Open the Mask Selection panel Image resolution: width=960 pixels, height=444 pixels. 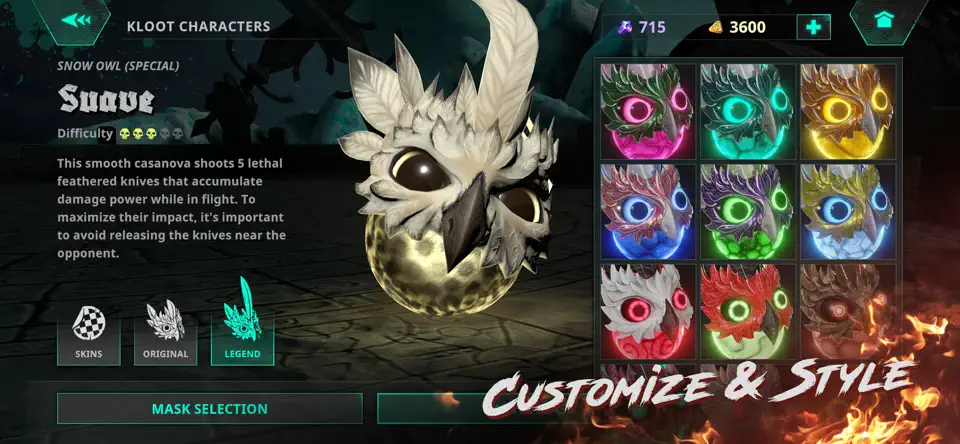(209, 408)
